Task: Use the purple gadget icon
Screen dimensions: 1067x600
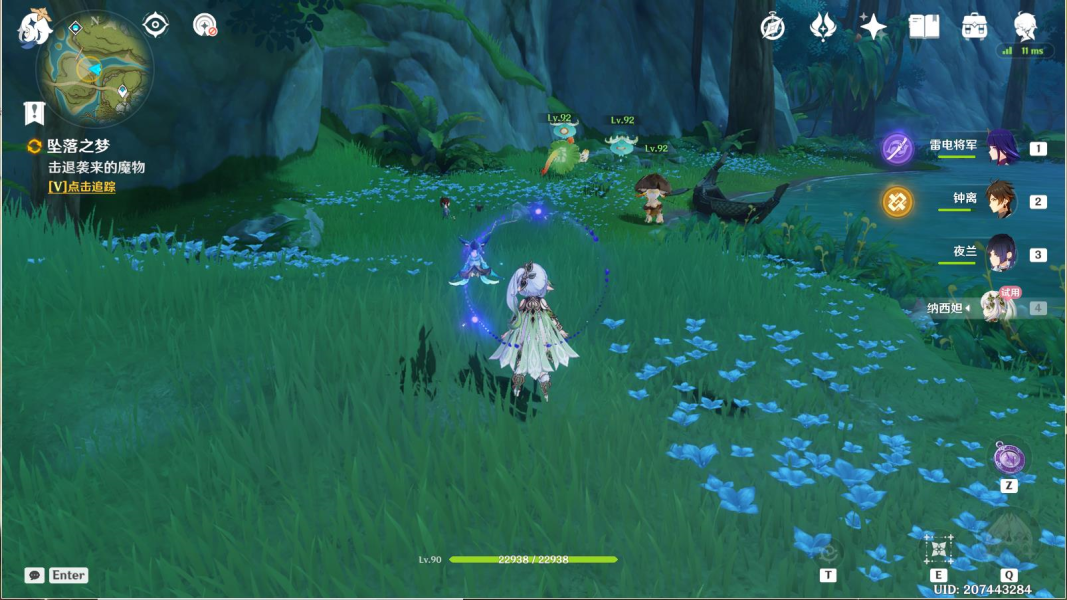Action: 1009,459
